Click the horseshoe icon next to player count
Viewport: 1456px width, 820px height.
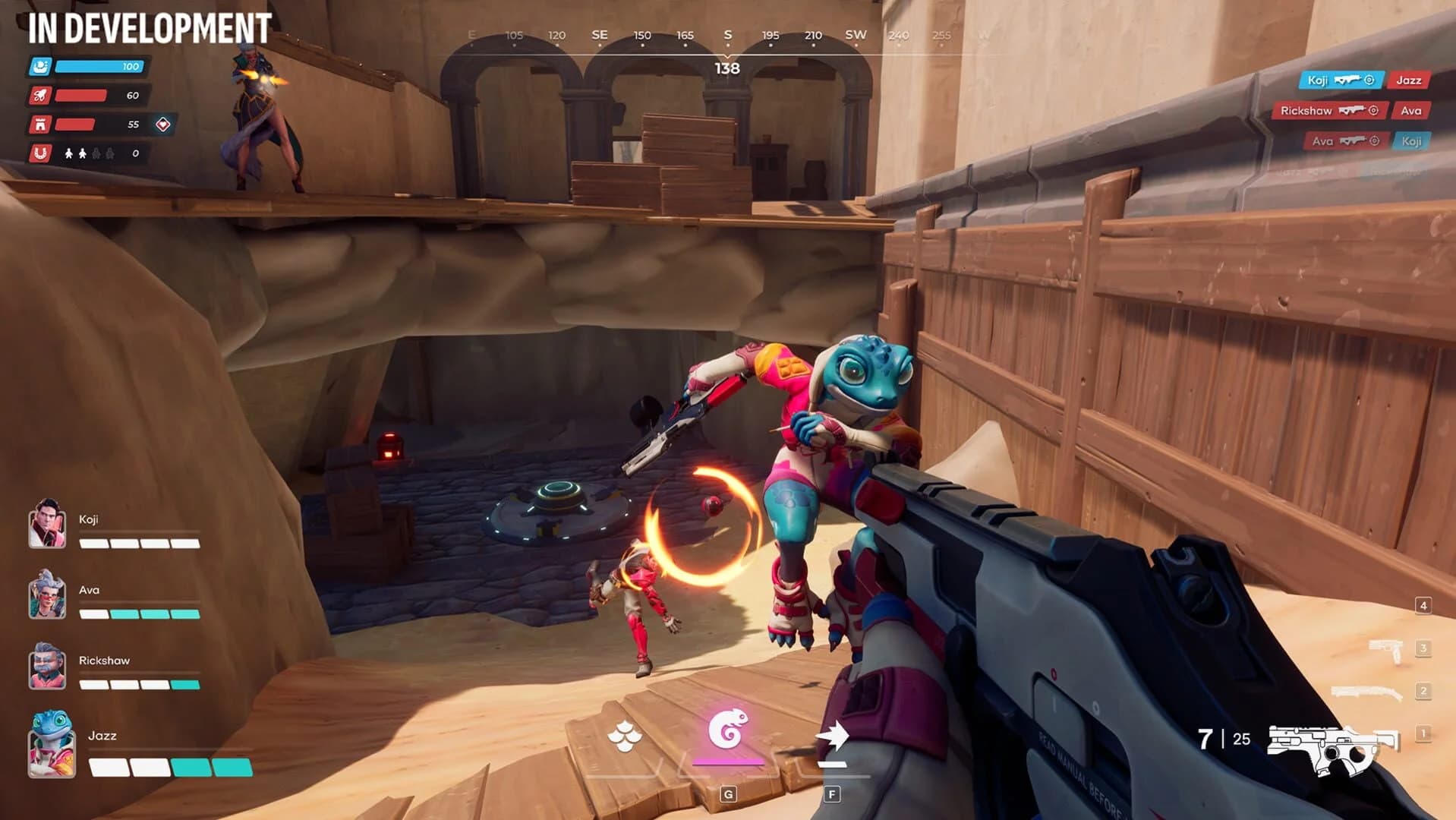[42, 153]
